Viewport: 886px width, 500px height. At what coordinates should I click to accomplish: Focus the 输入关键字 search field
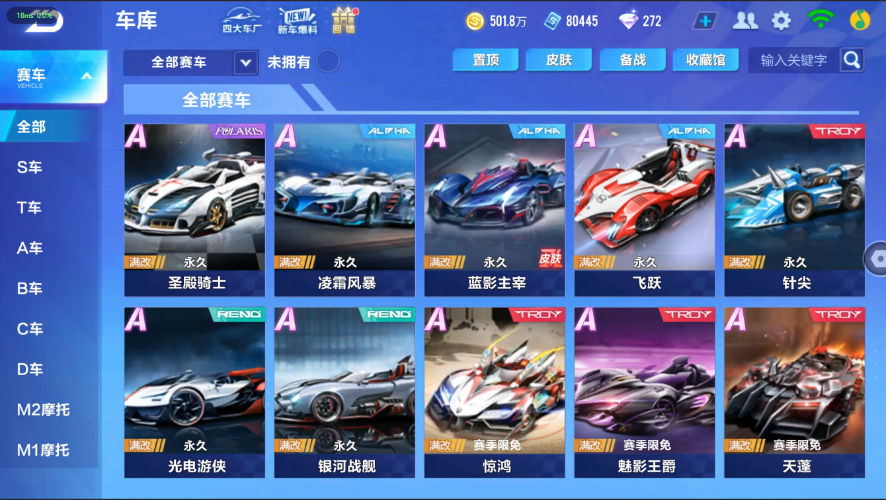point(796,60)
